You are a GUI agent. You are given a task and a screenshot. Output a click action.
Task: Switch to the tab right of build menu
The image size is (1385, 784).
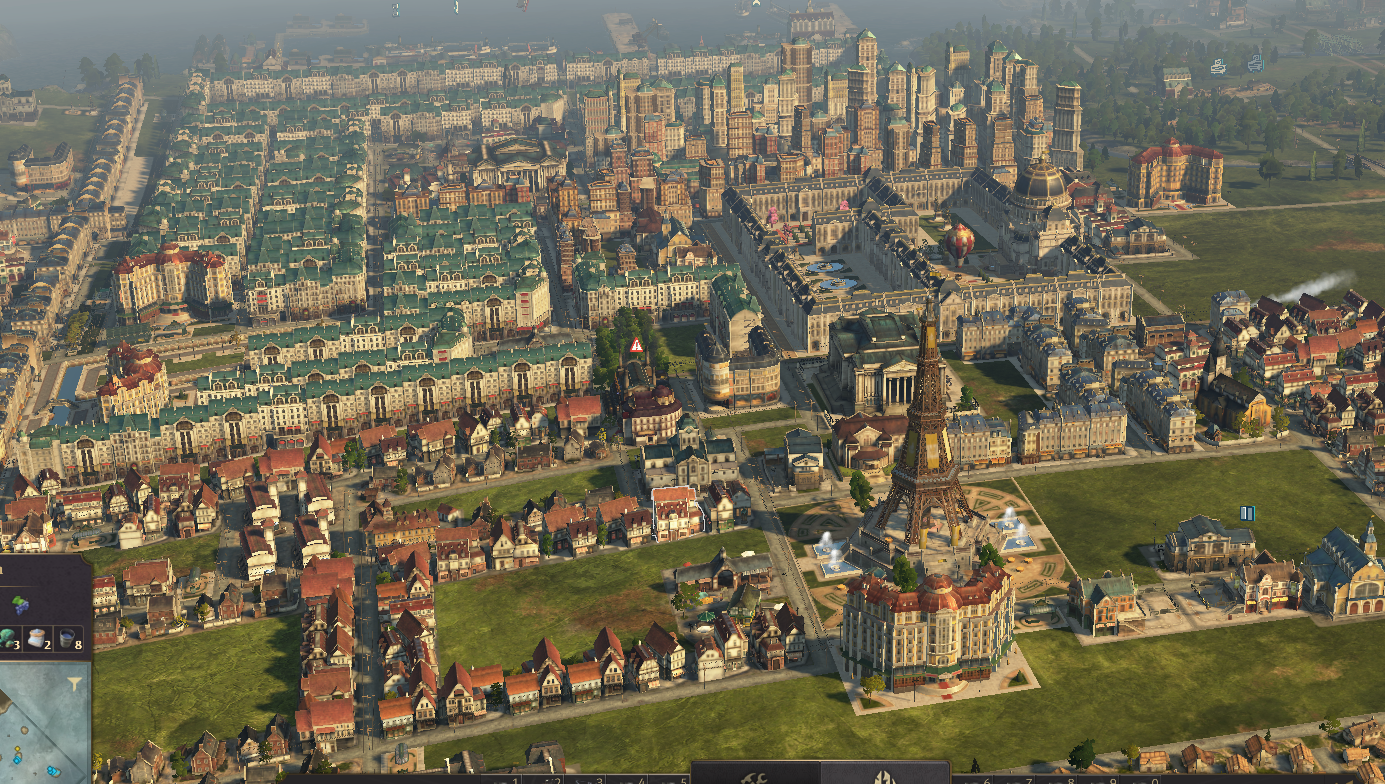tap(884, 776)
